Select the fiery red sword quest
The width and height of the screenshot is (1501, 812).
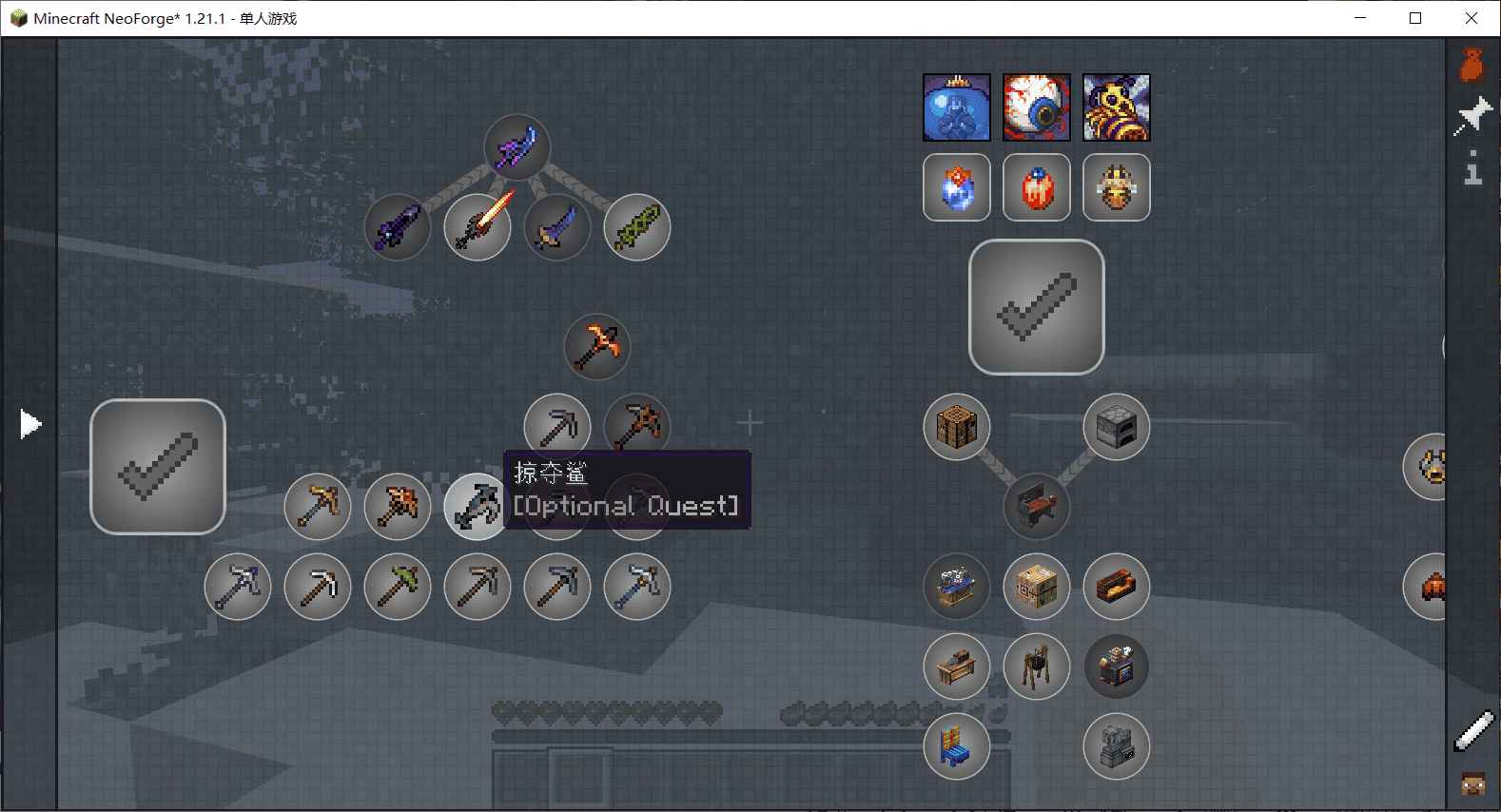pos(478,227)
